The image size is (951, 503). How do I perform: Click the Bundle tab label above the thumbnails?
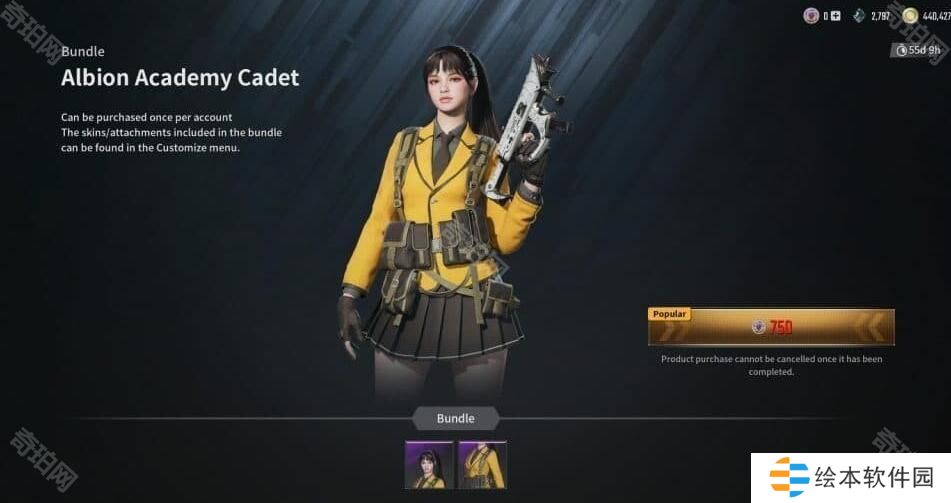click(x=455, y=418)
